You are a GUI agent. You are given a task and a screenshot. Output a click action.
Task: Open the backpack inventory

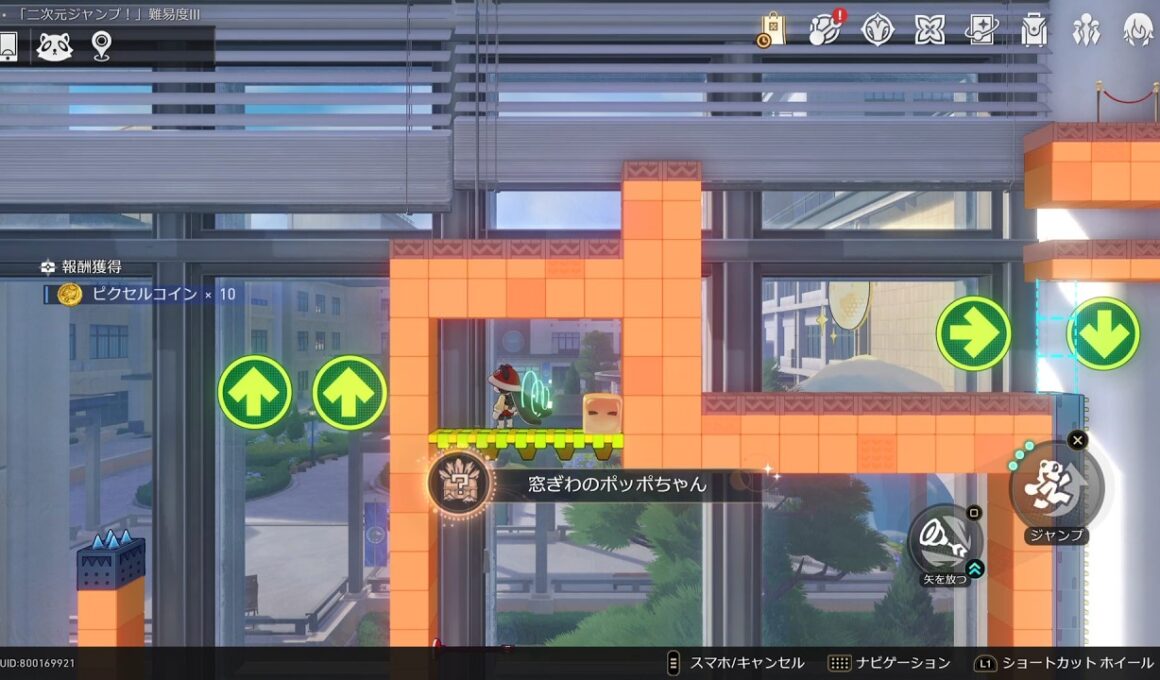coord(1034,29)
